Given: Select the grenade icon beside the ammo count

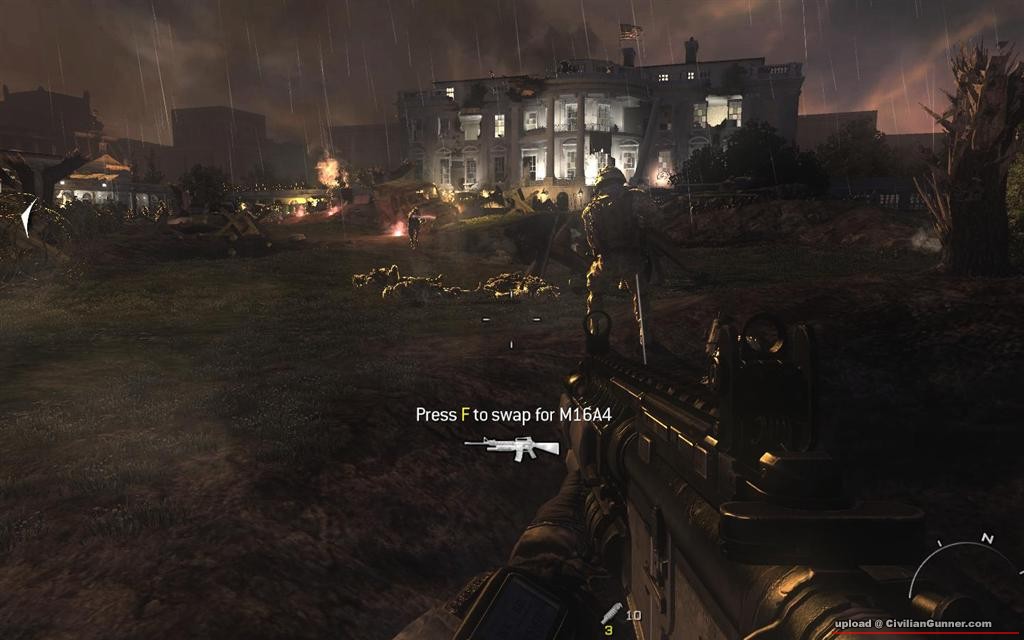Looking at the screenshot, I should (x=610, y=614).
